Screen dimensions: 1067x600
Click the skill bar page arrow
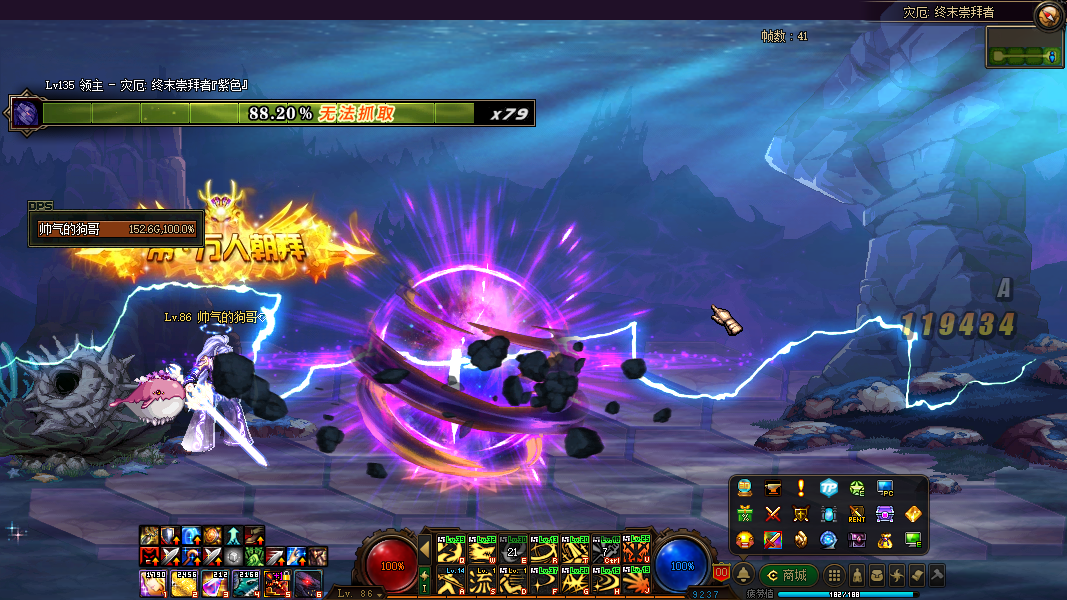(x=424, y=549)
